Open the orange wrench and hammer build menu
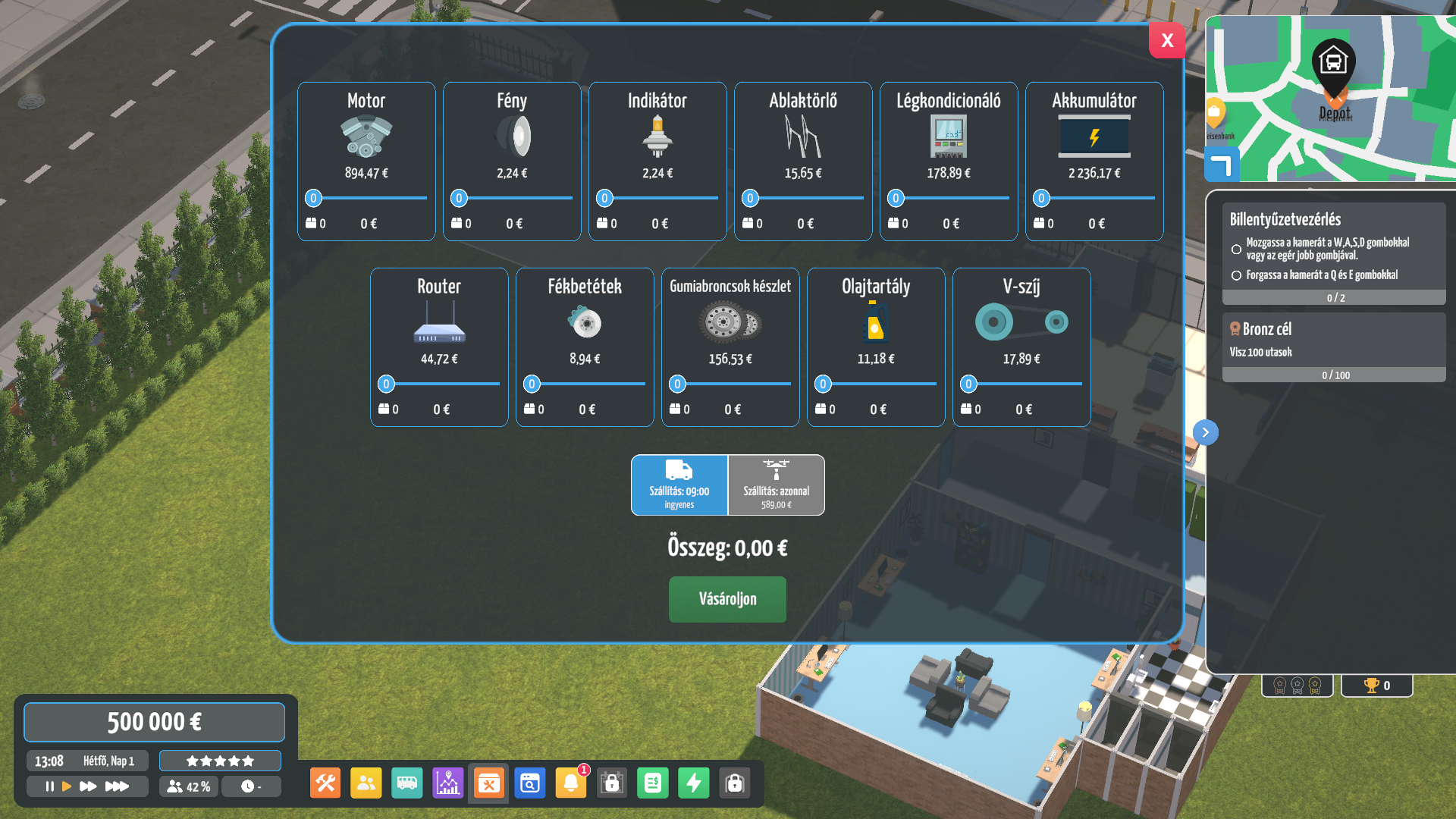 coord(325,783)
